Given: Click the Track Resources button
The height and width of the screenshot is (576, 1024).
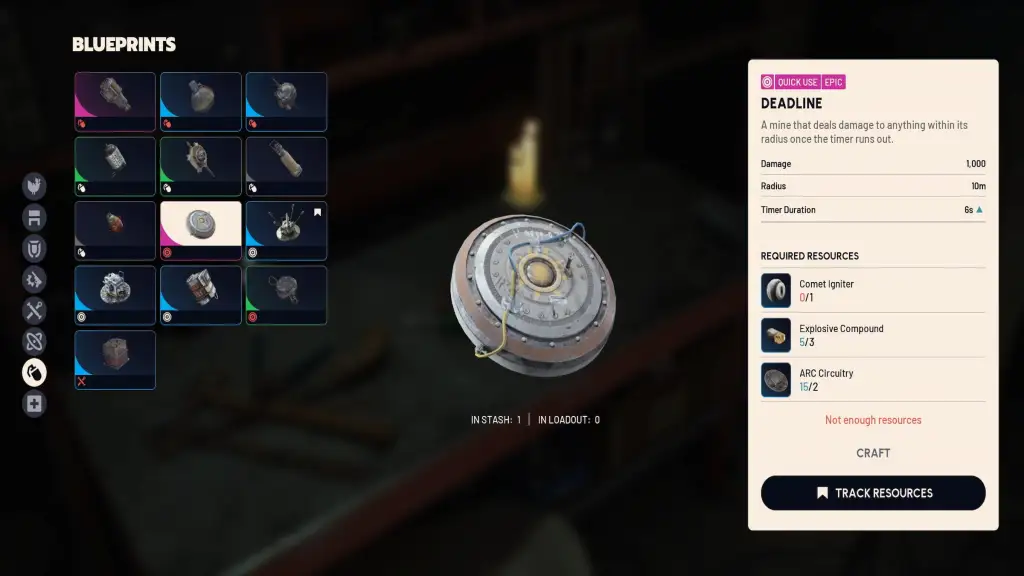Looking at the screenshot, I should pos(873,493).
